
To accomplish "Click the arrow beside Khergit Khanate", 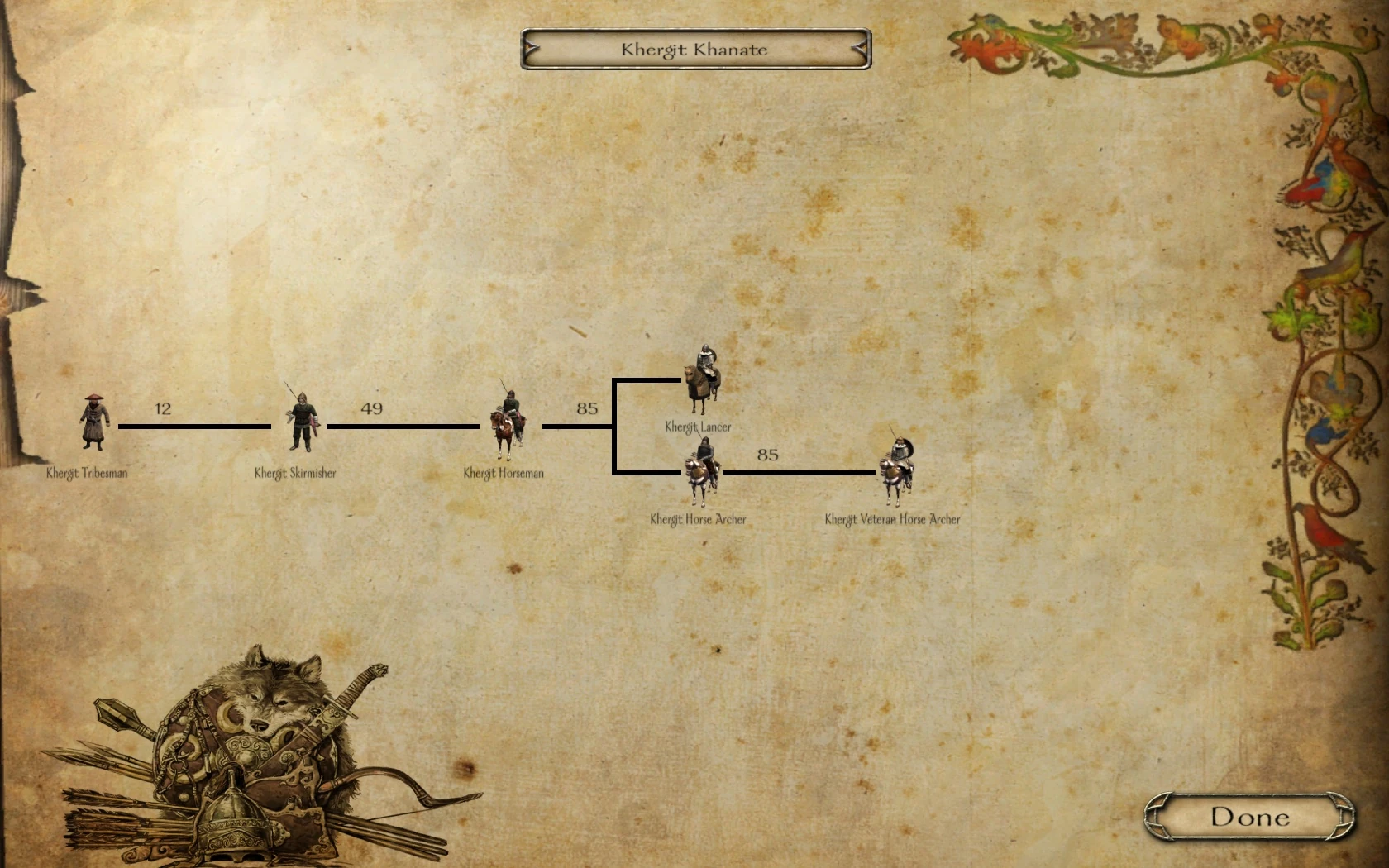I will (860, 50).
